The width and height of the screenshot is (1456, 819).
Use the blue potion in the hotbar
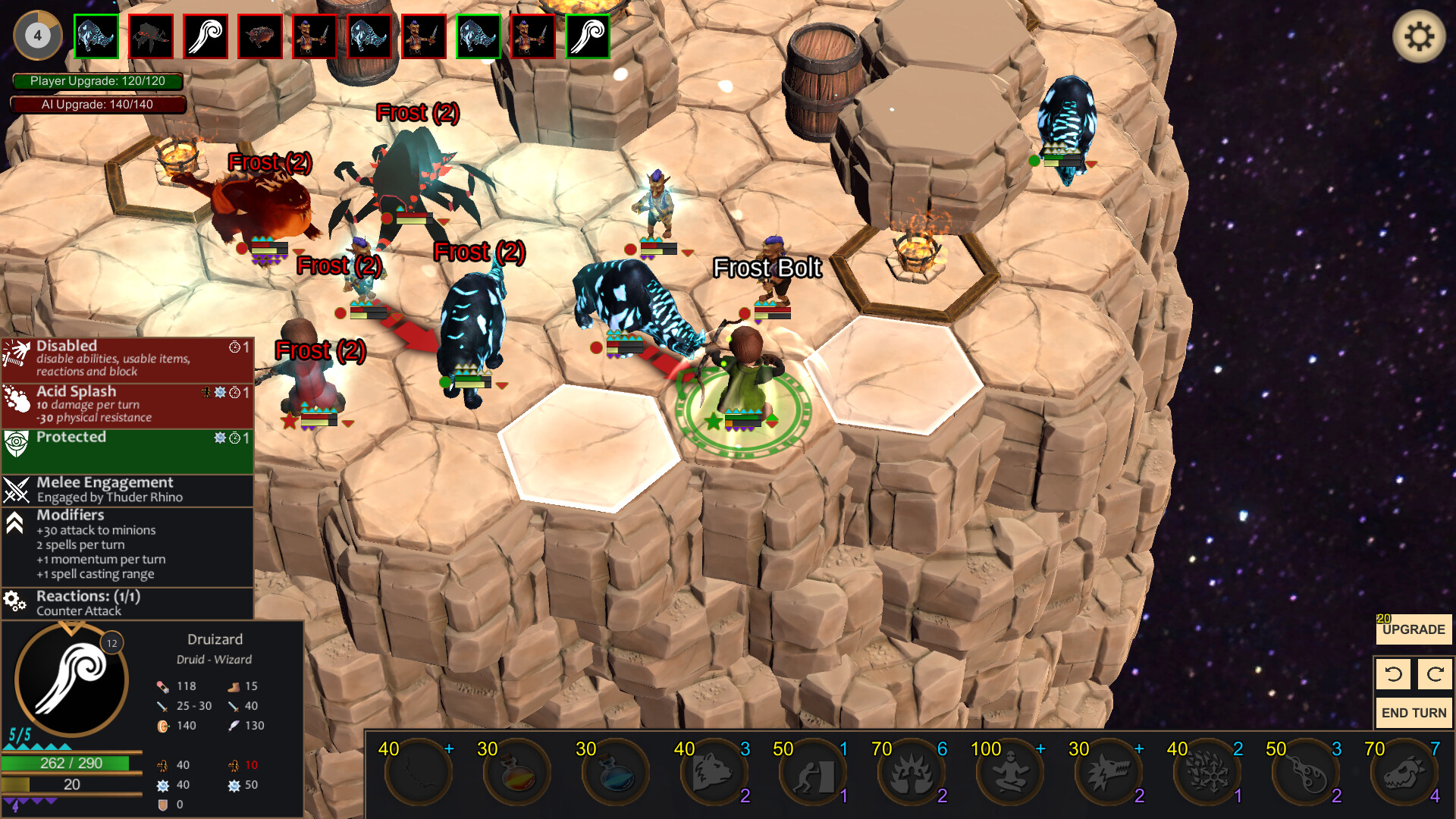(x=616, y=771)
